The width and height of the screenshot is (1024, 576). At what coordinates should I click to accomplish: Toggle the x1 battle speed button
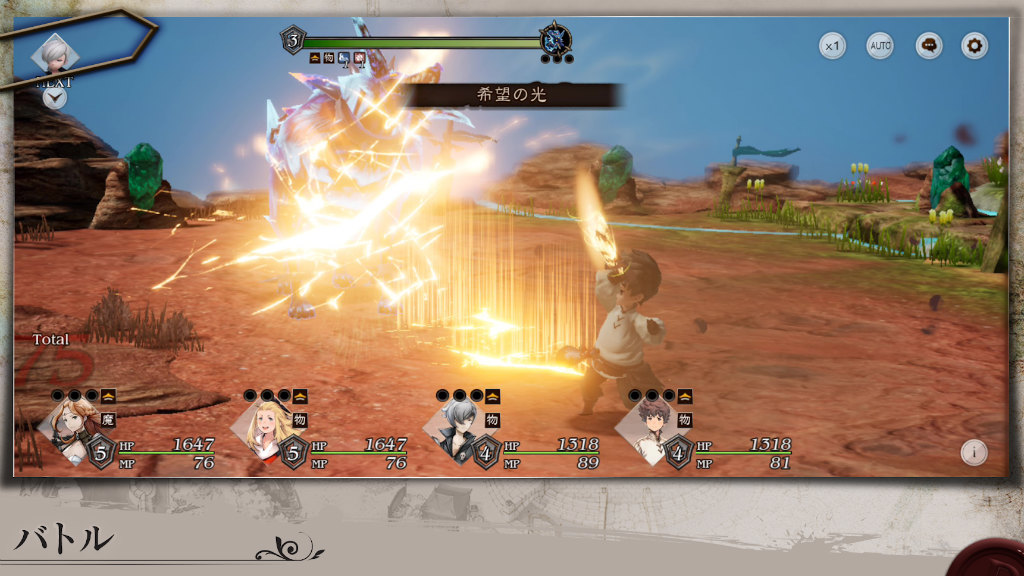pyautogui.click(x=833, y=45)
